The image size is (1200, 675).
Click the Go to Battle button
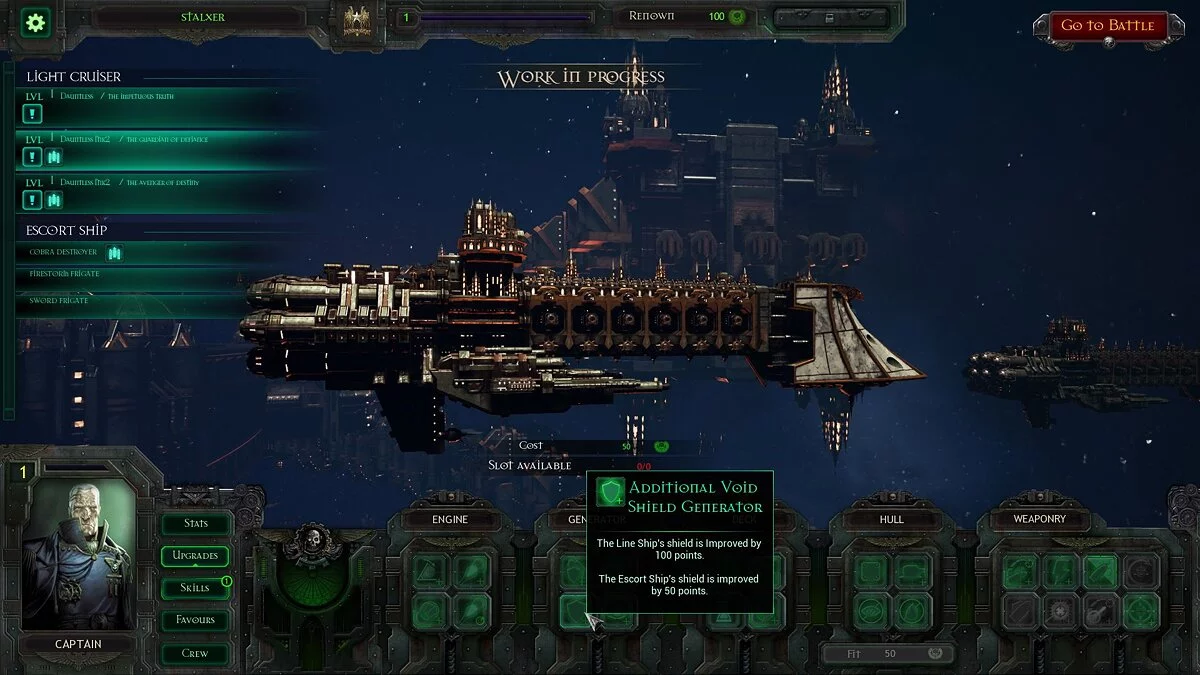(1107, 26)
